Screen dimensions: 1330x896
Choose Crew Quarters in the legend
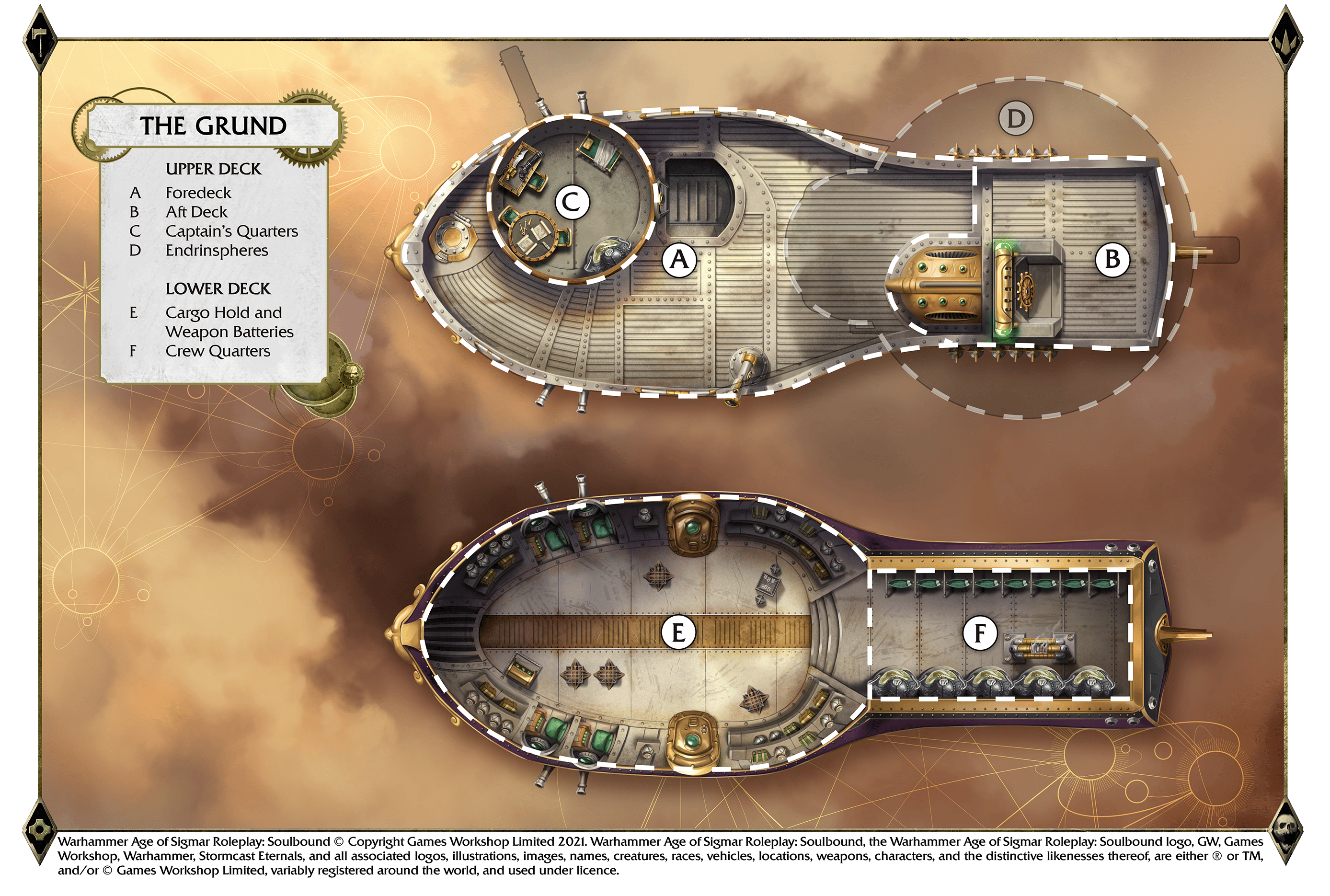pos(218,351)
